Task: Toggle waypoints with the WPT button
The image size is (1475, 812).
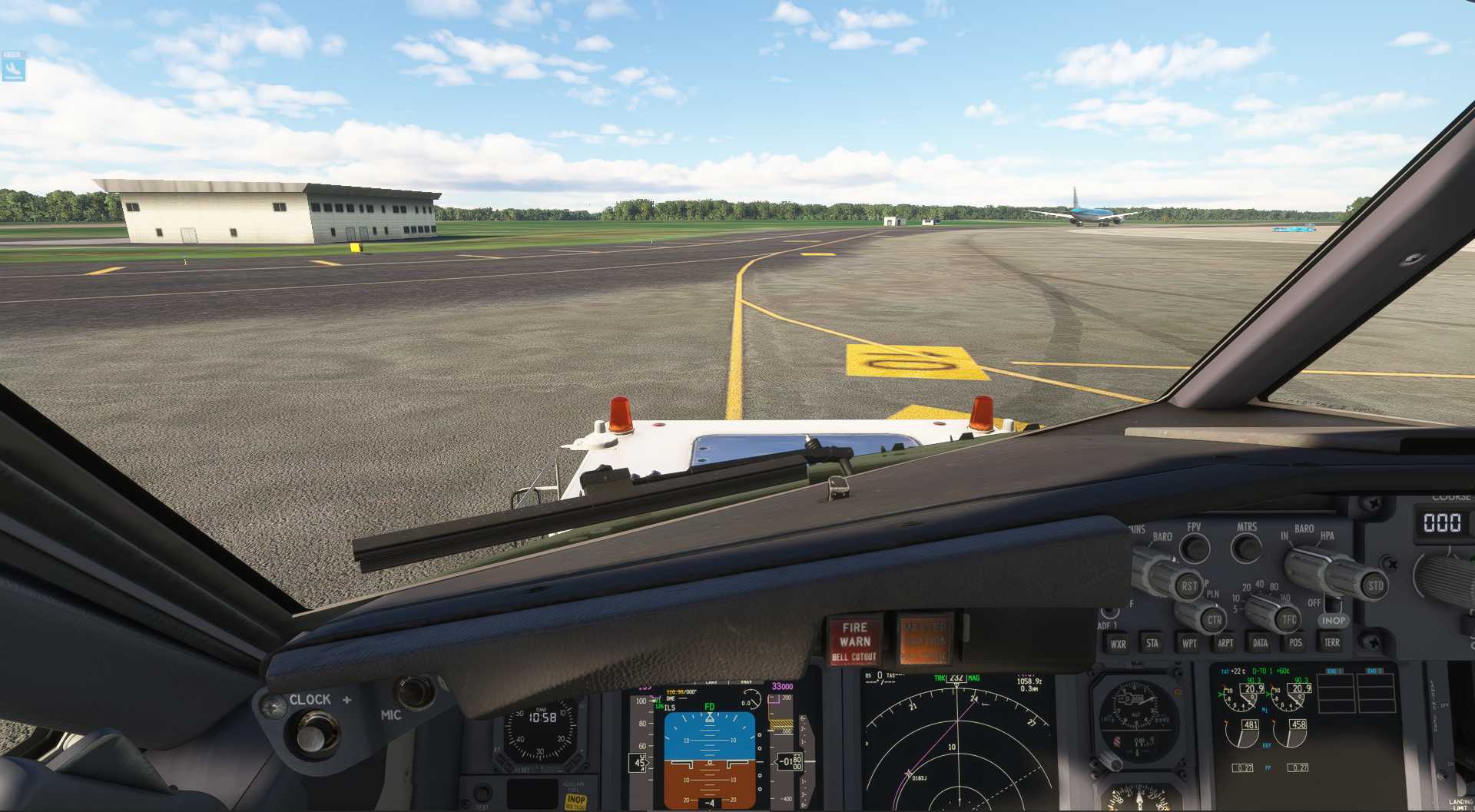Action: 1189,643
